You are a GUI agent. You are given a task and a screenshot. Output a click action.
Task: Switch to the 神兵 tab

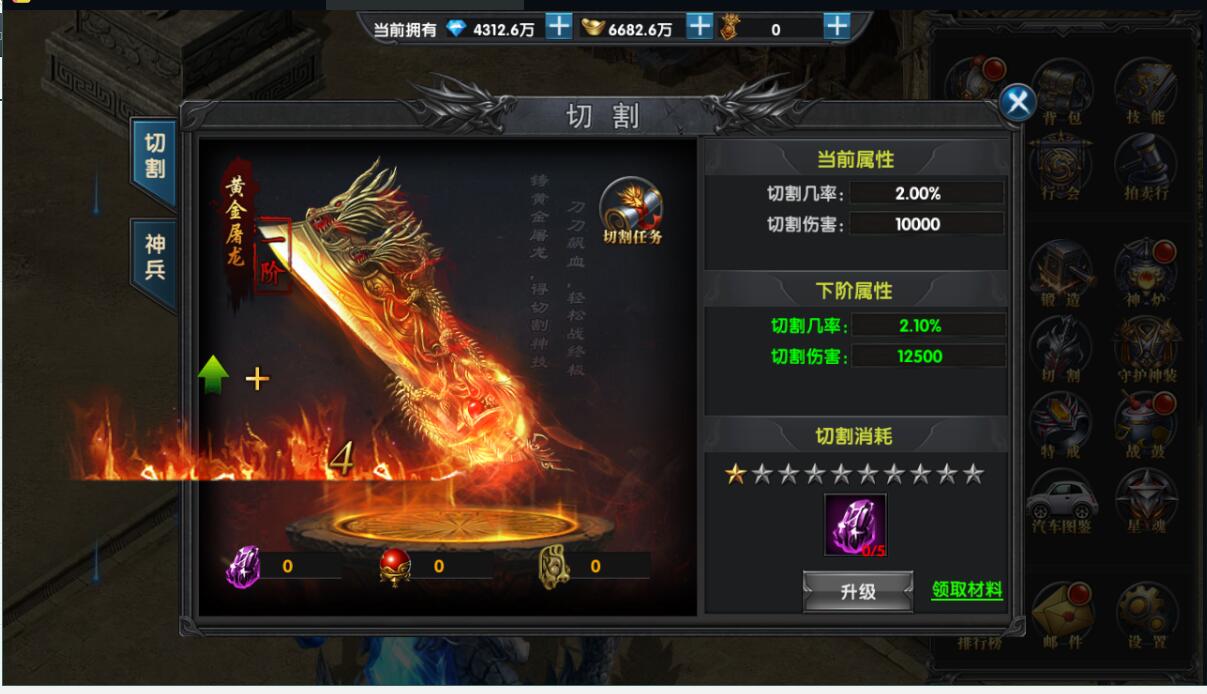click(x=154, y=257)
